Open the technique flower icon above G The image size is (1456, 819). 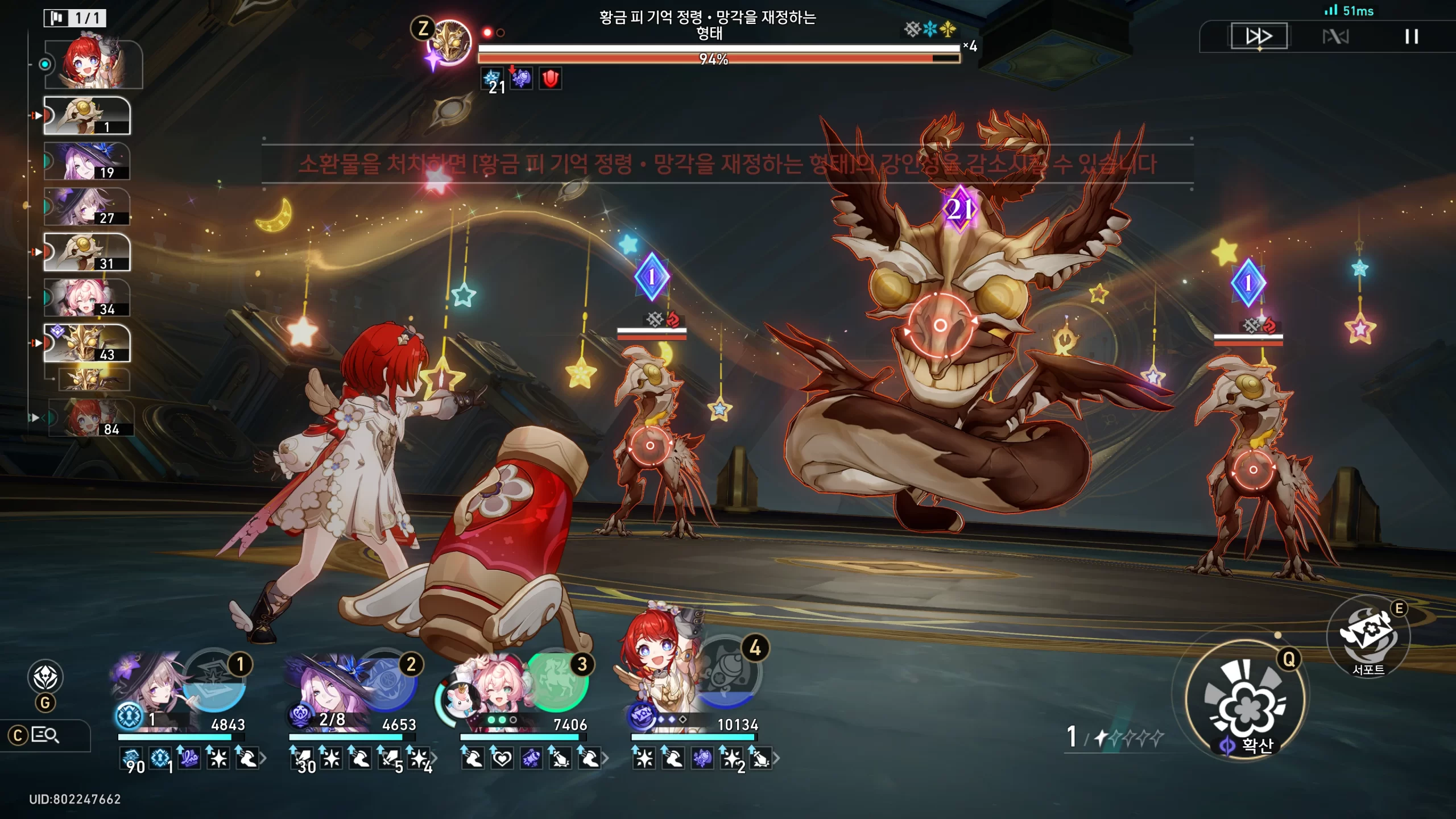pyautogui.click(x=45, y=677)
